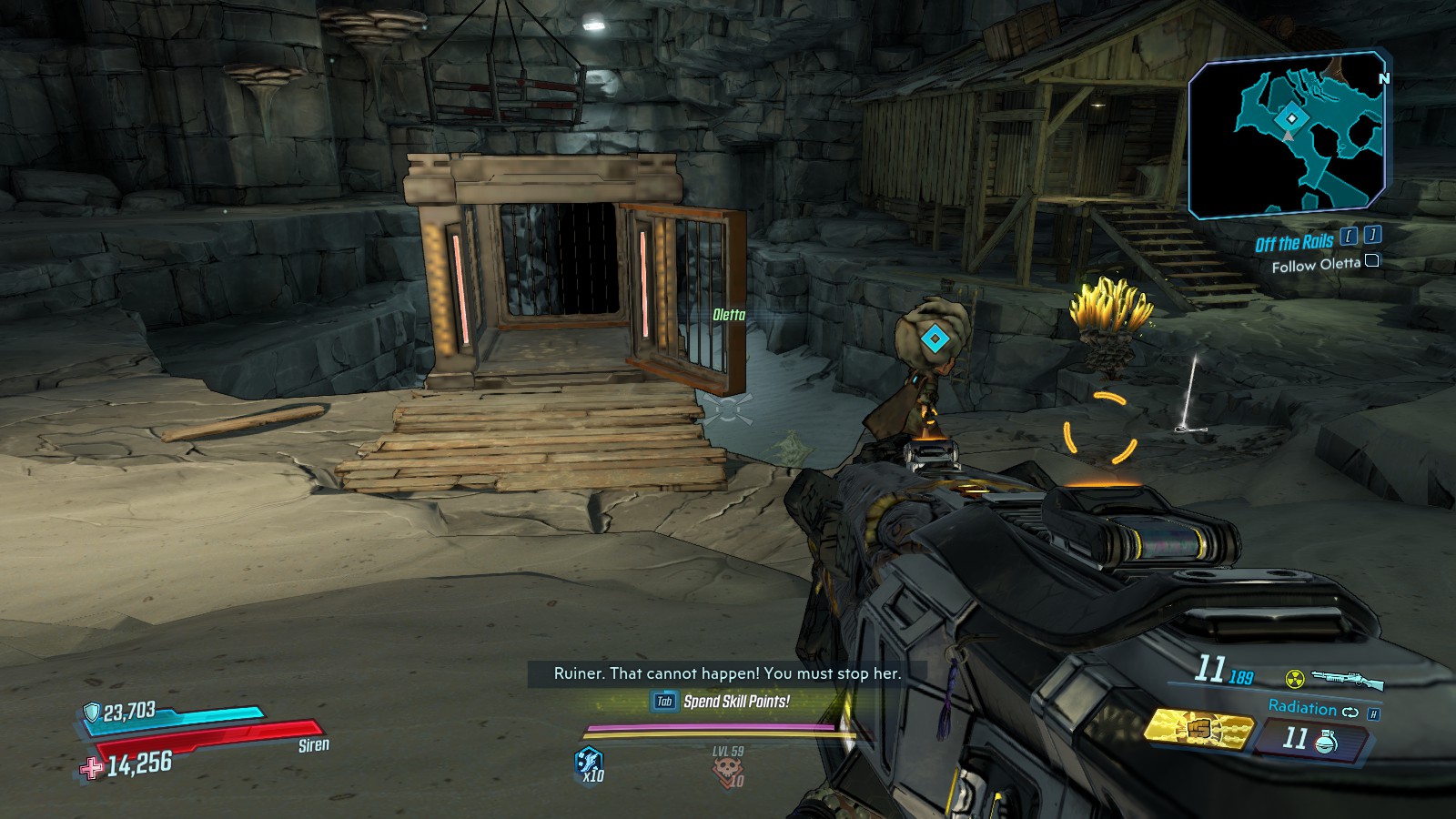Click the yellow fist melee ability icon
The width and height of the screenshot is (1456, 819).
tap(1198, 730)
